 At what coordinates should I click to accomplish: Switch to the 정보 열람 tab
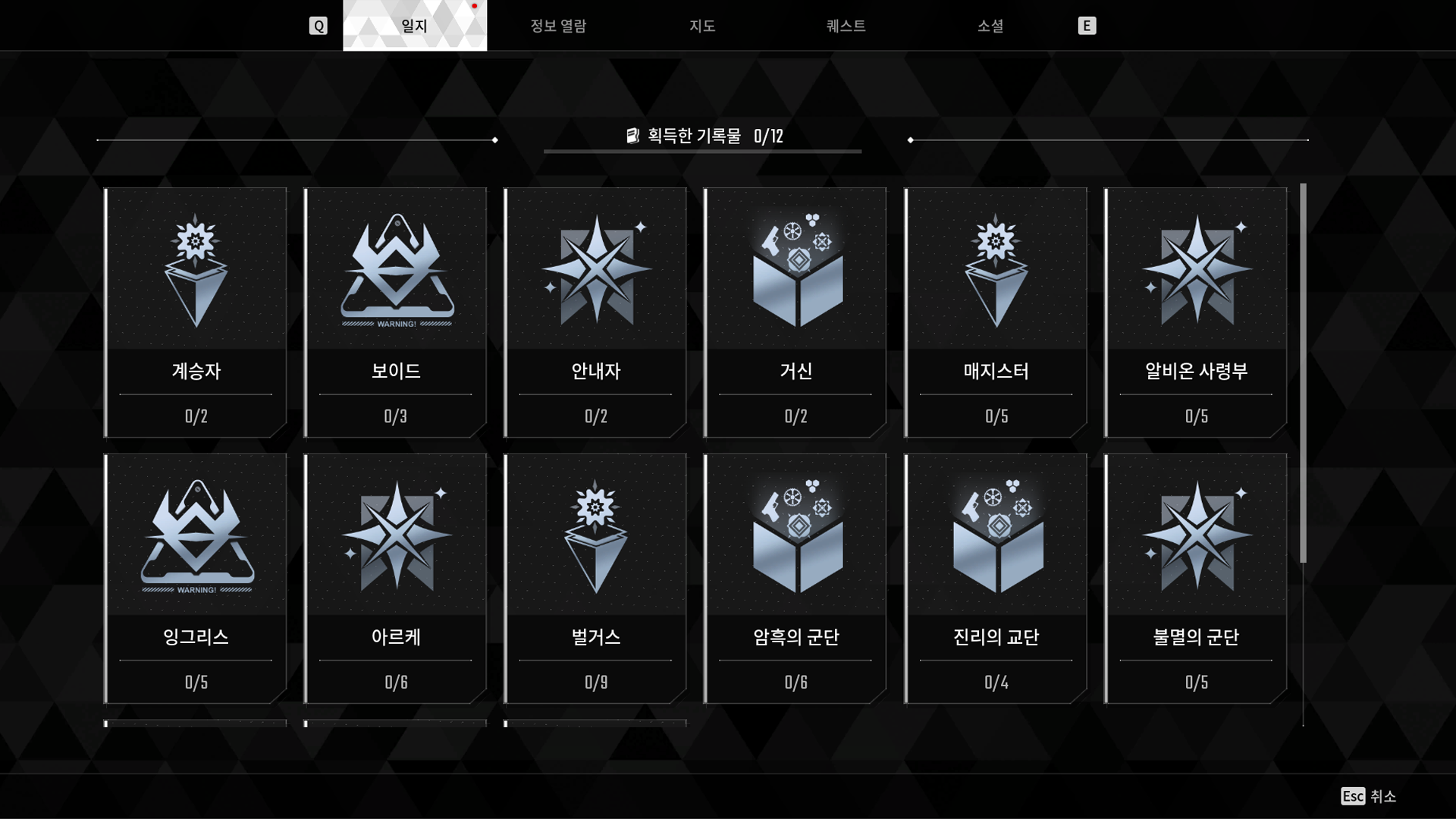(x=557, y=25)
